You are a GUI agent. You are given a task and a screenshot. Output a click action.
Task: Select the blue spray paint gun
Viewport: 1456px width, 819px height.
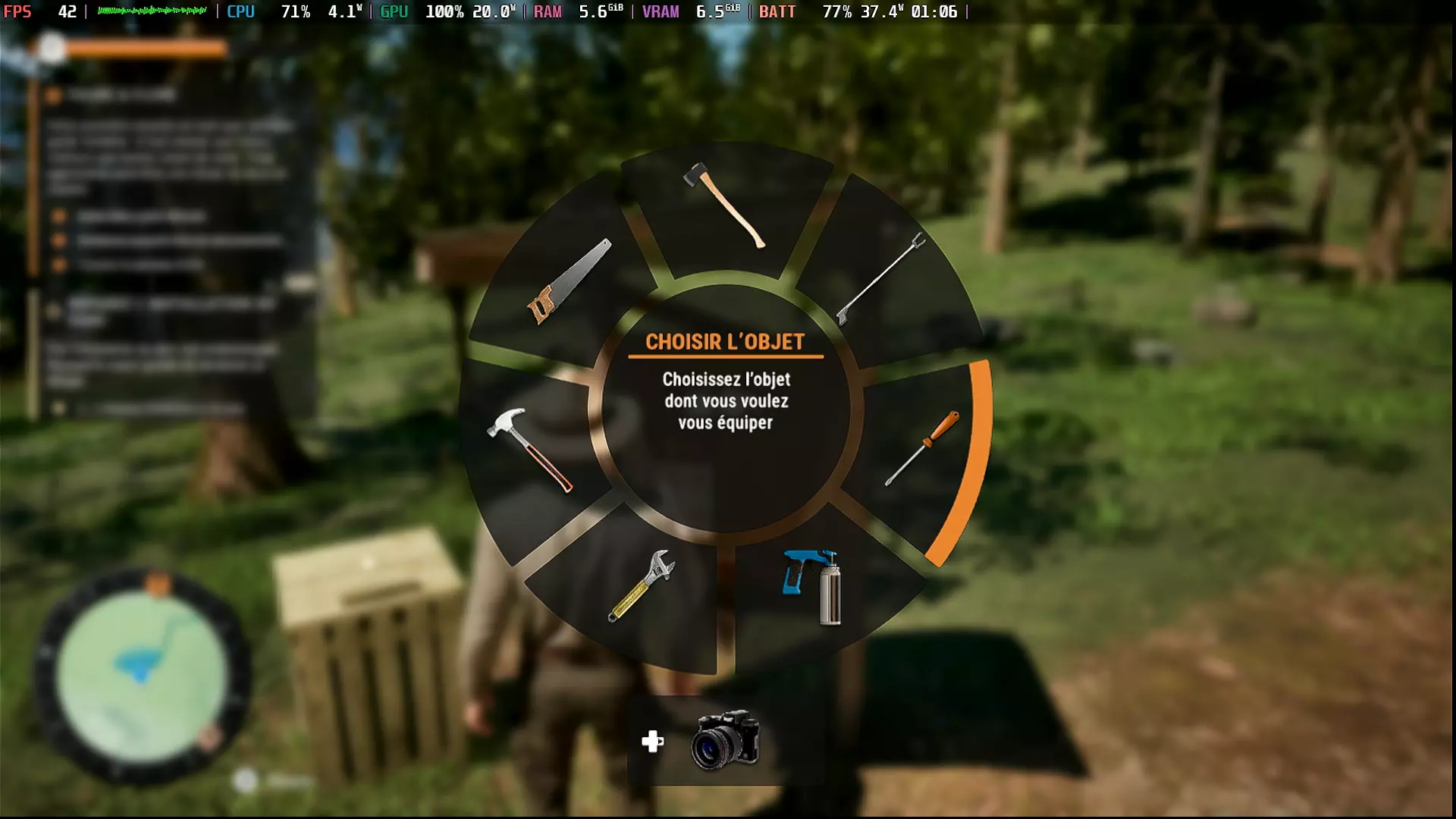(x=812, y=587)
